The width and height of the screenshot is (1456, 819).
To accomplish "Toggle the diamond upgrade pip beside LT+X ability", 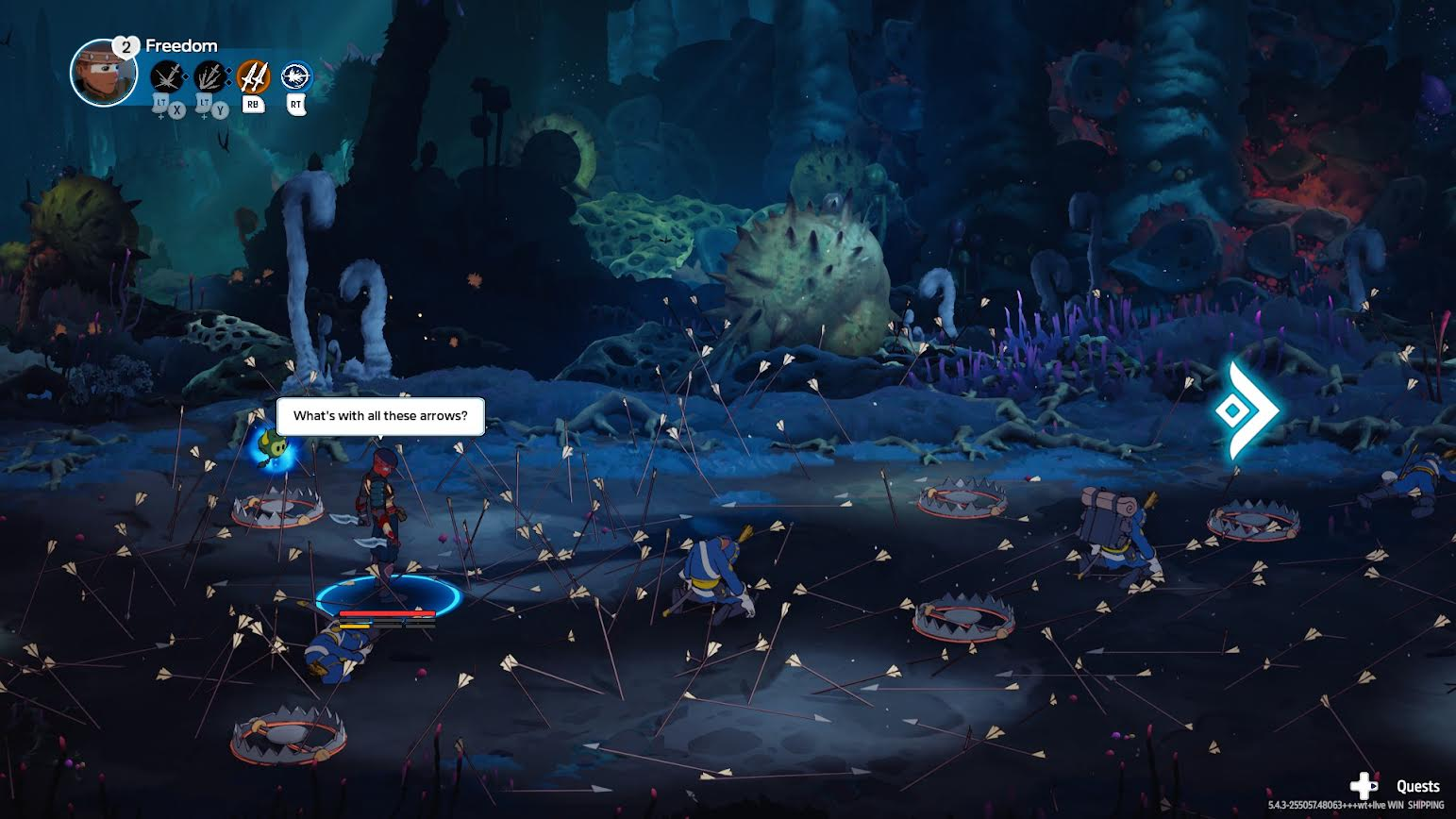I will [x=186, y=75].
